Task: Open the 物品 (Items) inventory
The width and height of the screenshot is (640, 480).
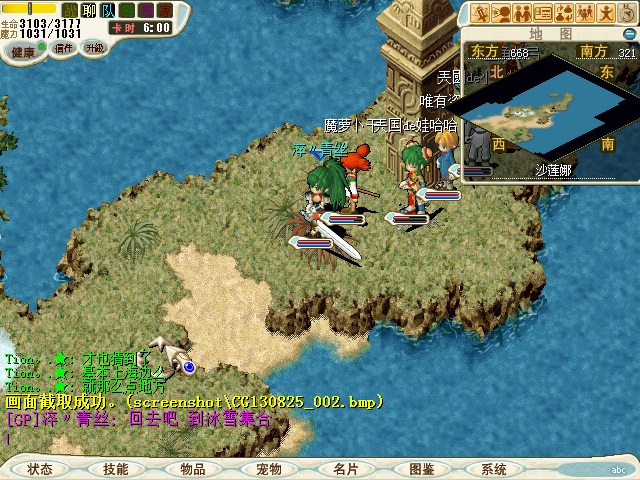Action: tap(193, 468)
